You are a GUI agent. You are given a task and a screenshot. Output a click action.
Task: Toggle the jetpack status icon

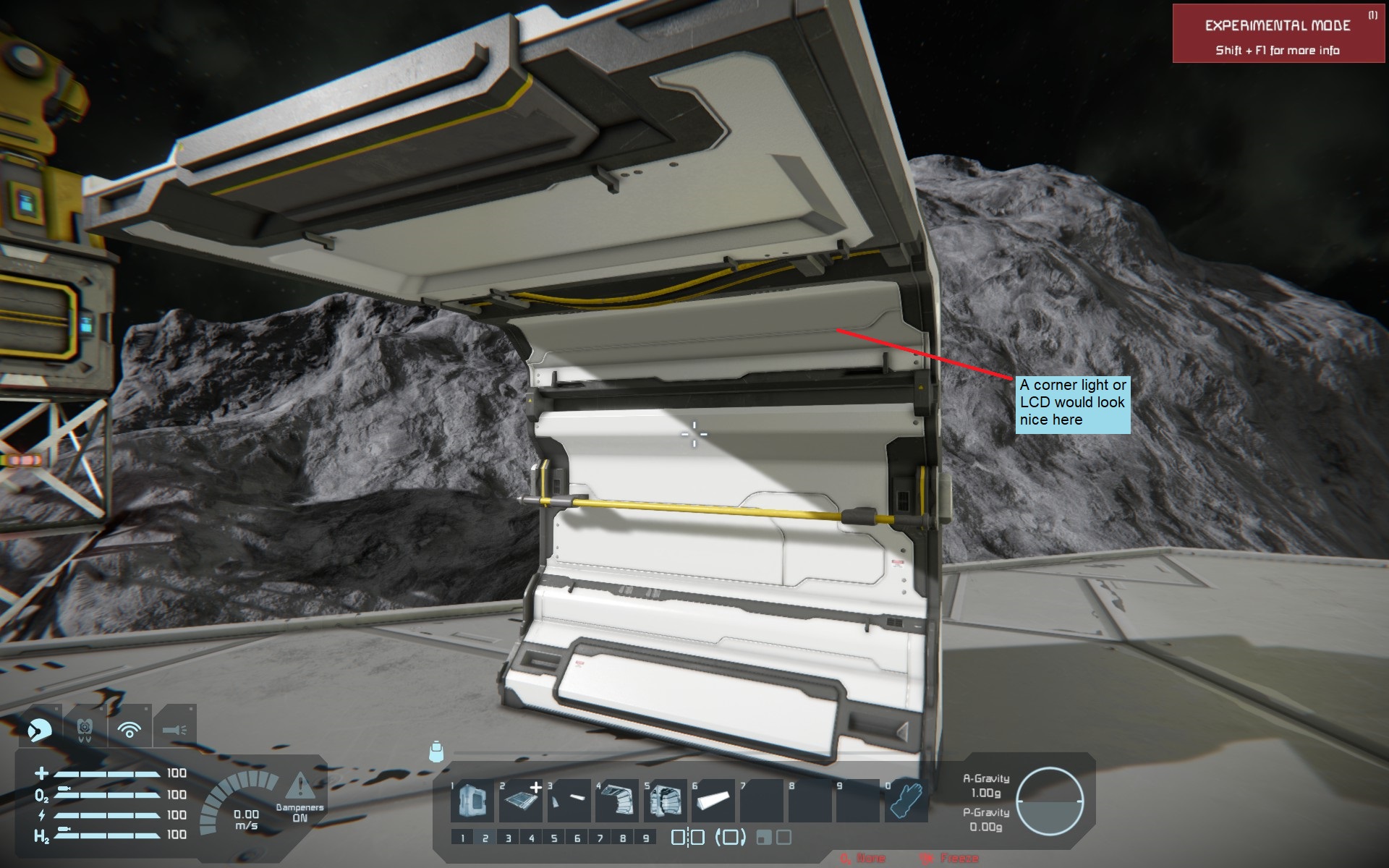point(84,730)
